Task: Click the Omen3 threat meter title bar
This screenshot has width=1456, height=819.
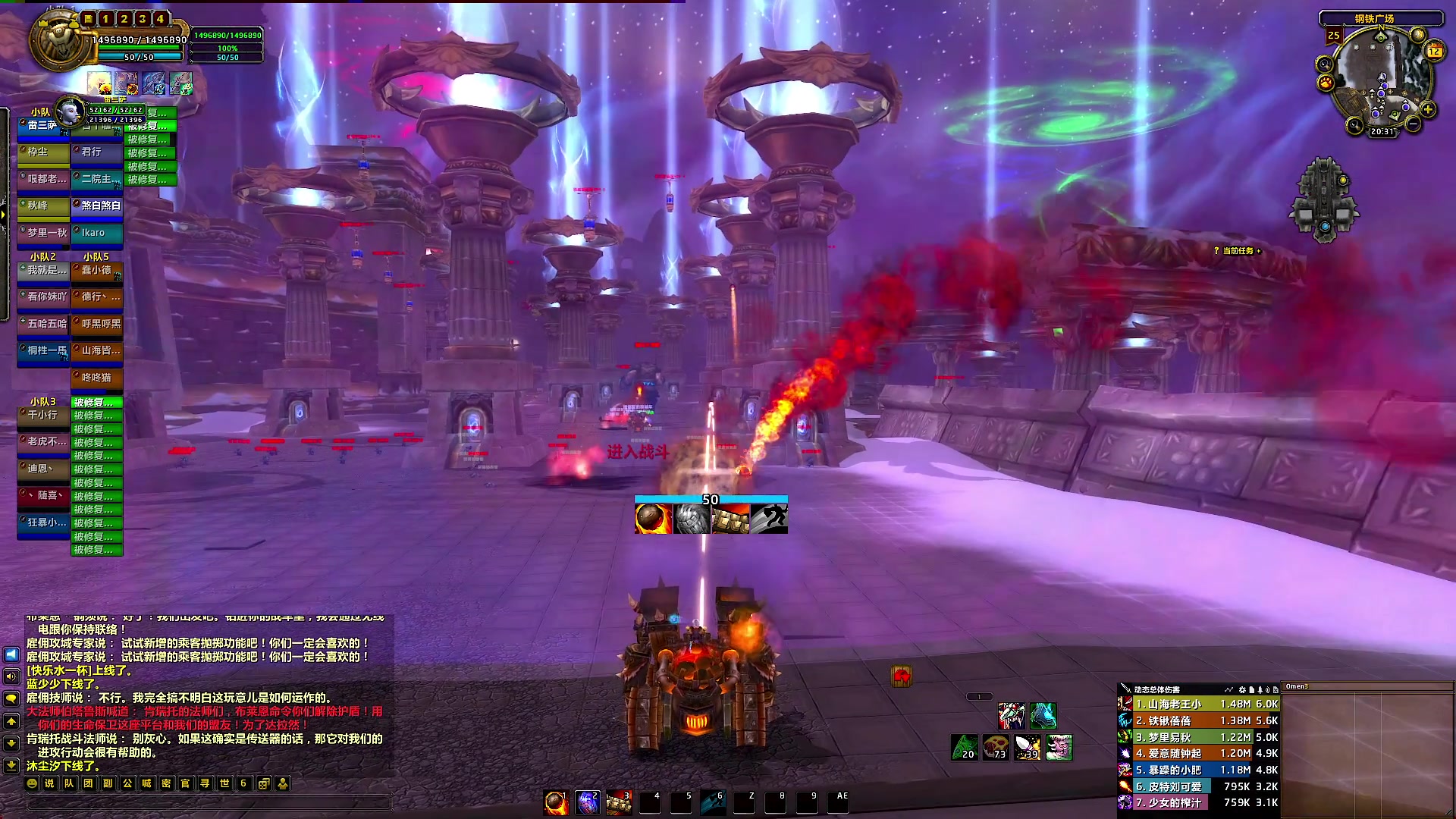Action: [x=1365, y=687]
